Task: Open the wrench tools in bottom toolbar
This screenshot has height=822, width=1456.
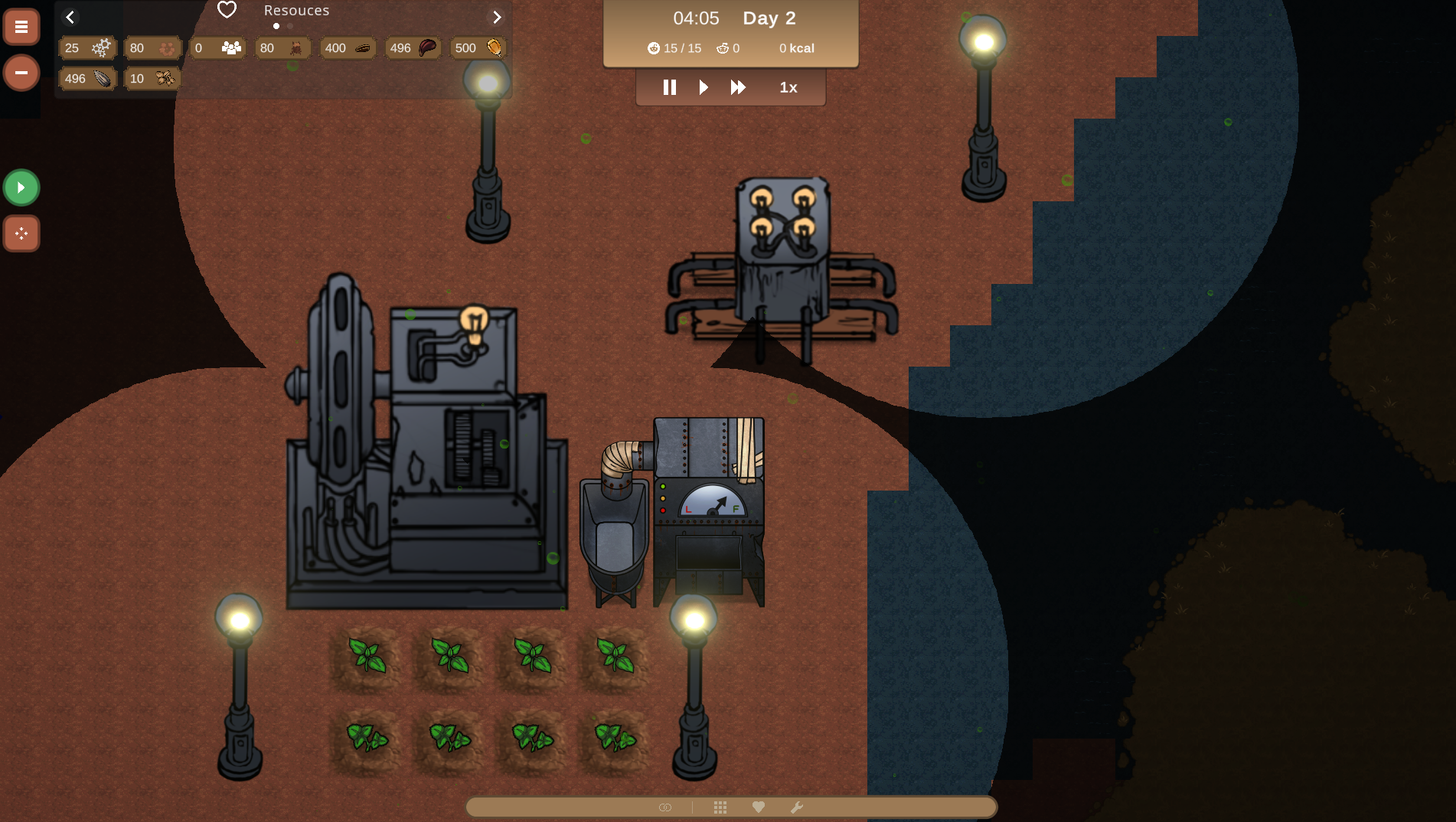Action: click(797, 807)
